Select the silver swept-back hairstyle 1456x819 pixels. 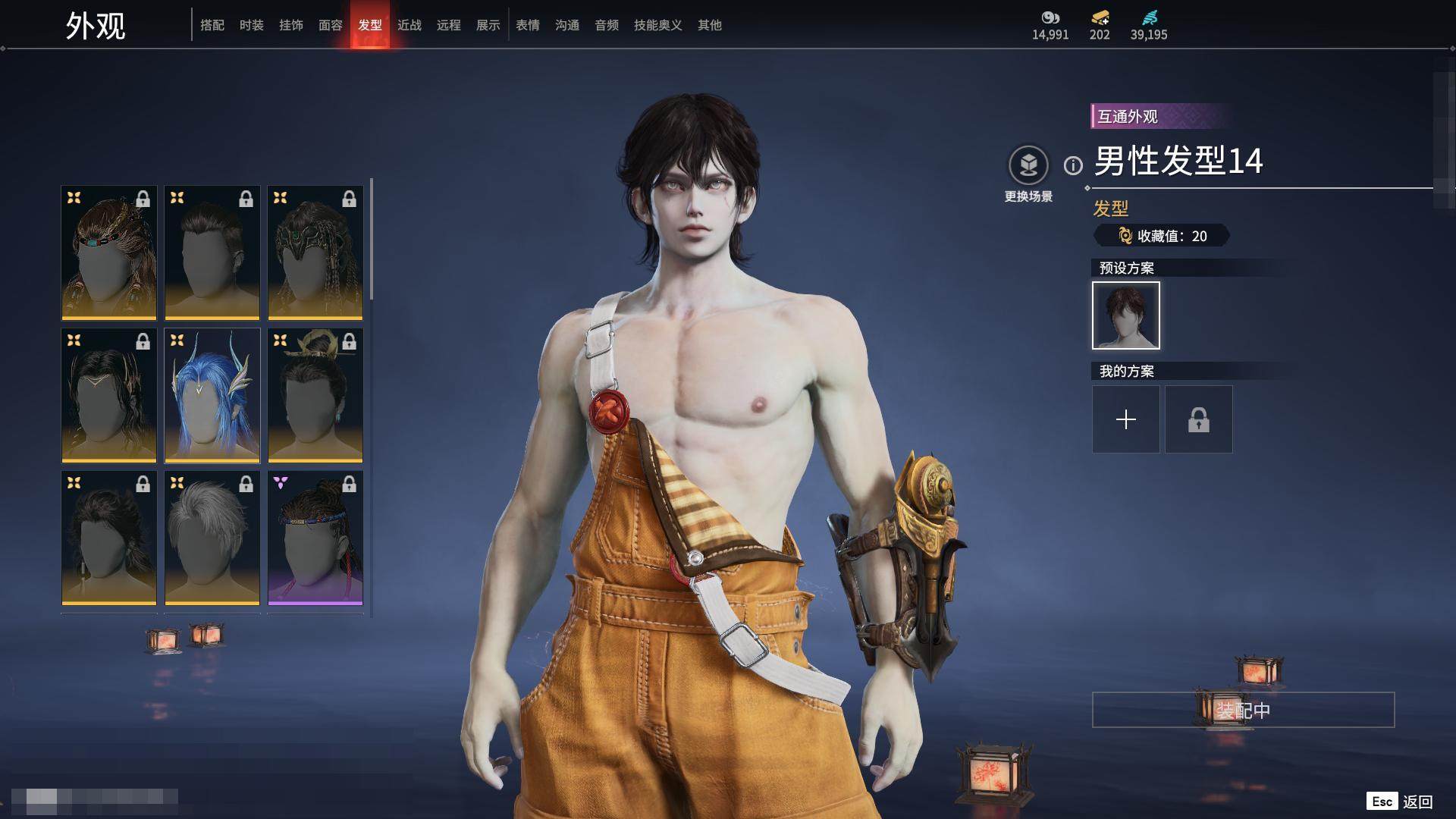(x=212, y=538)
